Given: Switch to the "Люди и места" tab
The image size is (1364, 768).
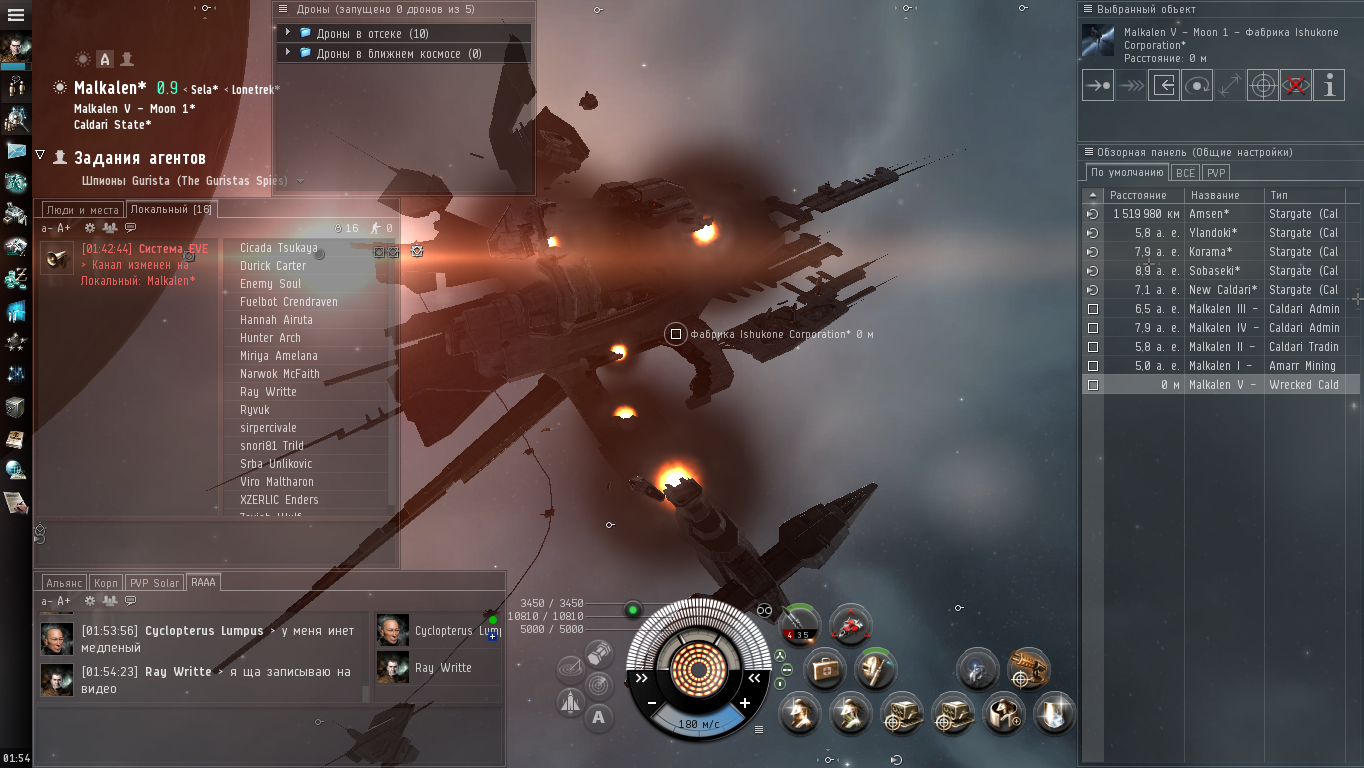Looking at the screenshot, I should pos(82,210).
